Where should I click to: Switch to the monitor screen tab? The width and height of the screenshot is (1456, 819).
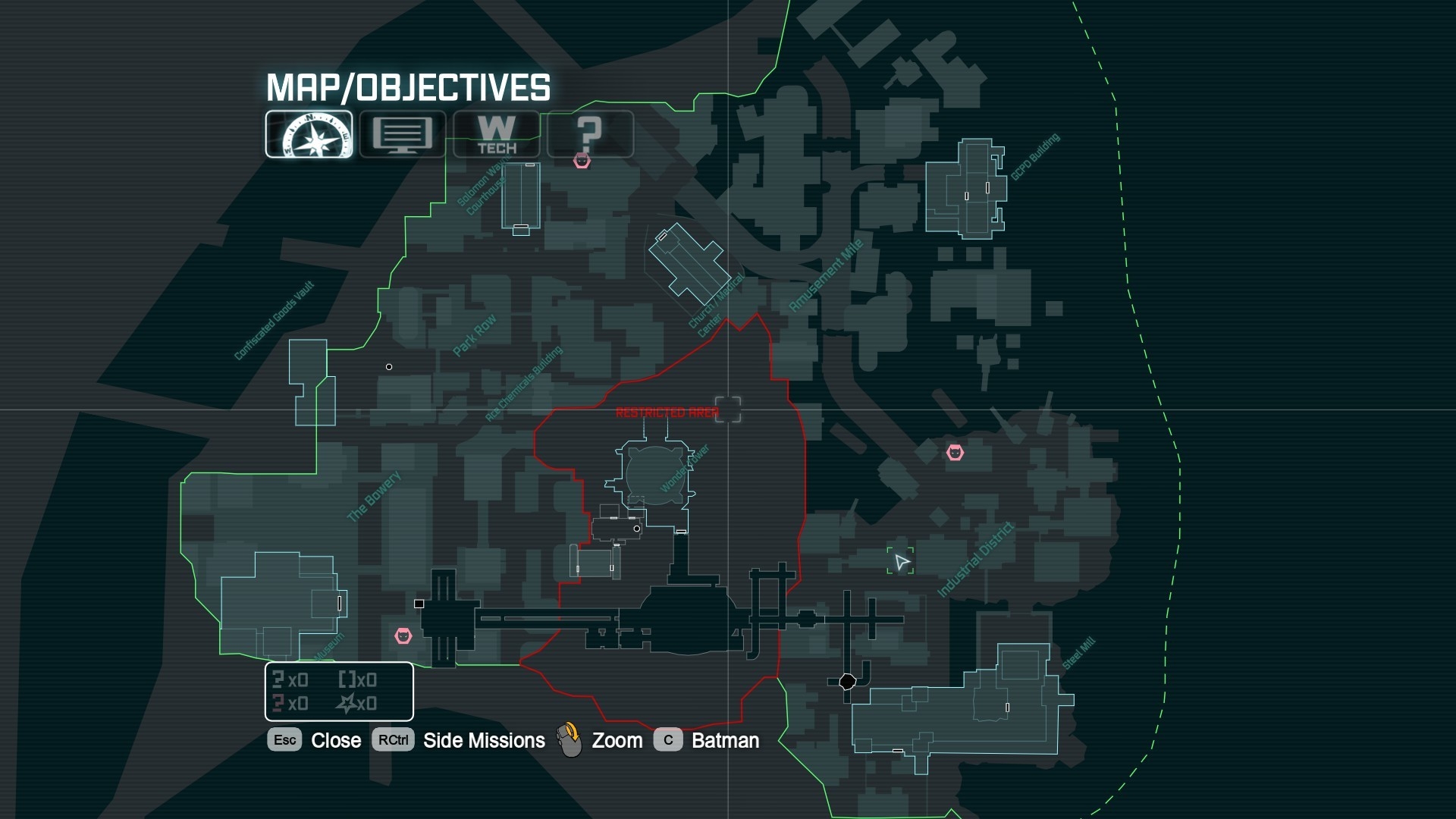403,134
